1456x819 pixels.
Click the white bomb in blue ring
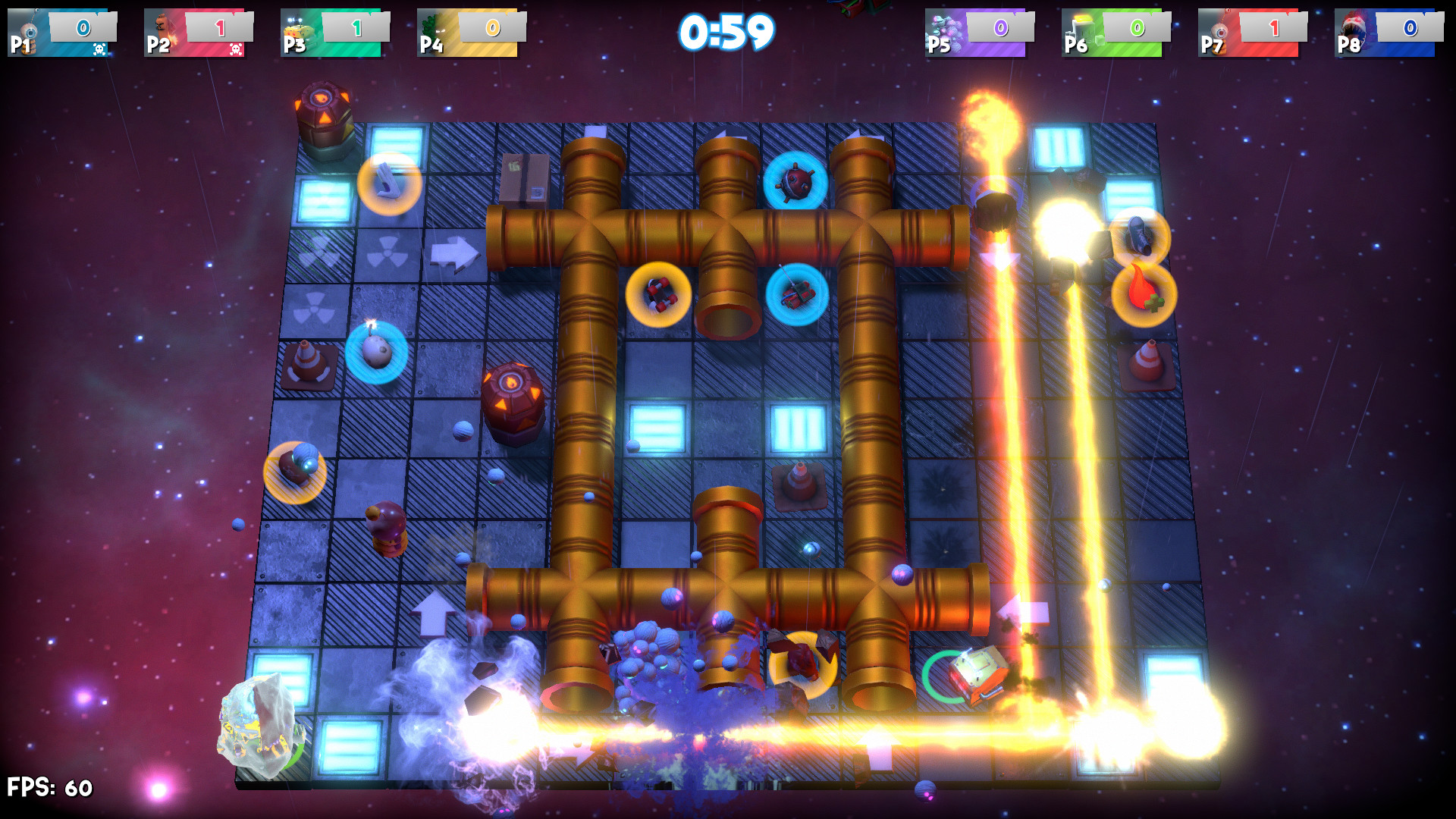coord(375,350)
